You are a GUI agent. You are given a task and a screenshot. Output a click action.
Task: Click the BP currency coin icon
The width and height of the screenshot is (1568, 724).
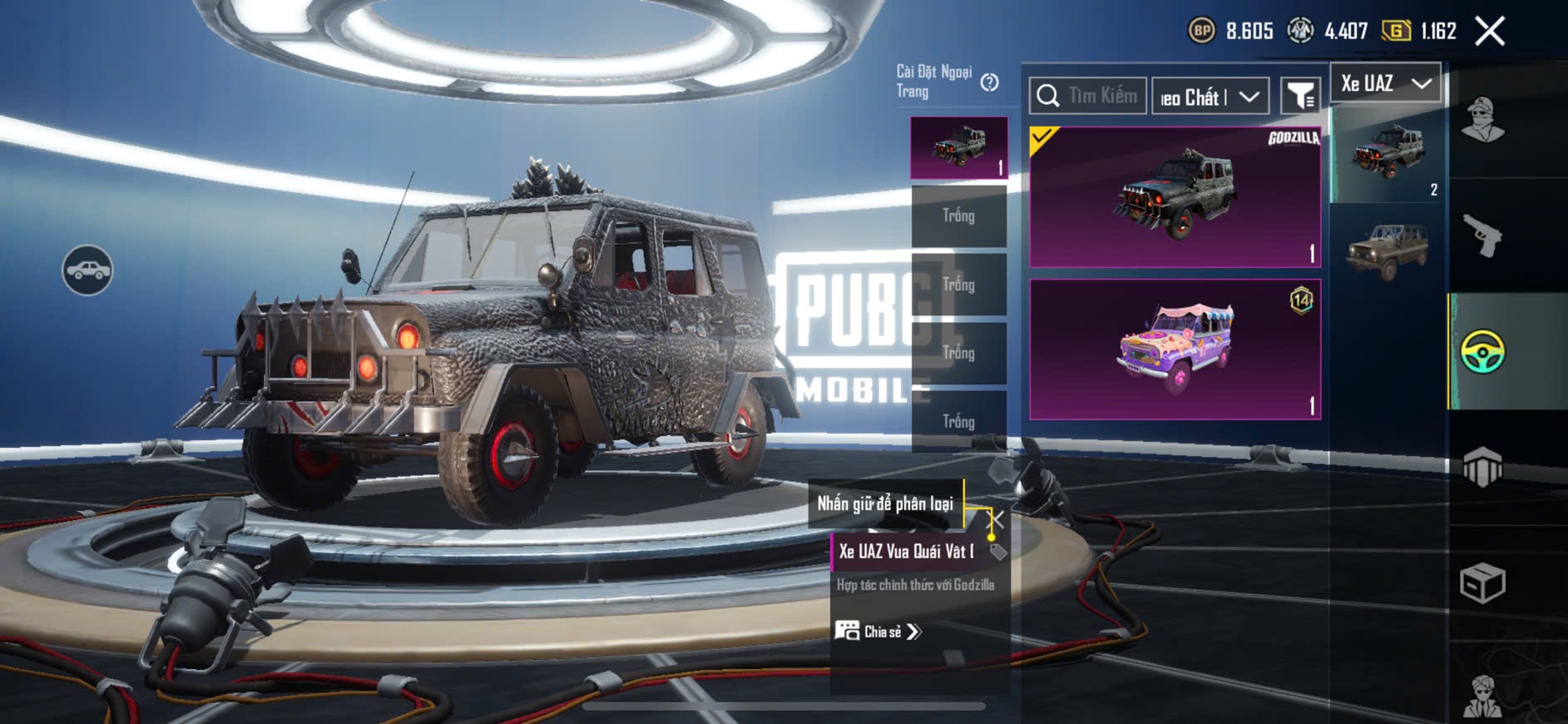1201,32
